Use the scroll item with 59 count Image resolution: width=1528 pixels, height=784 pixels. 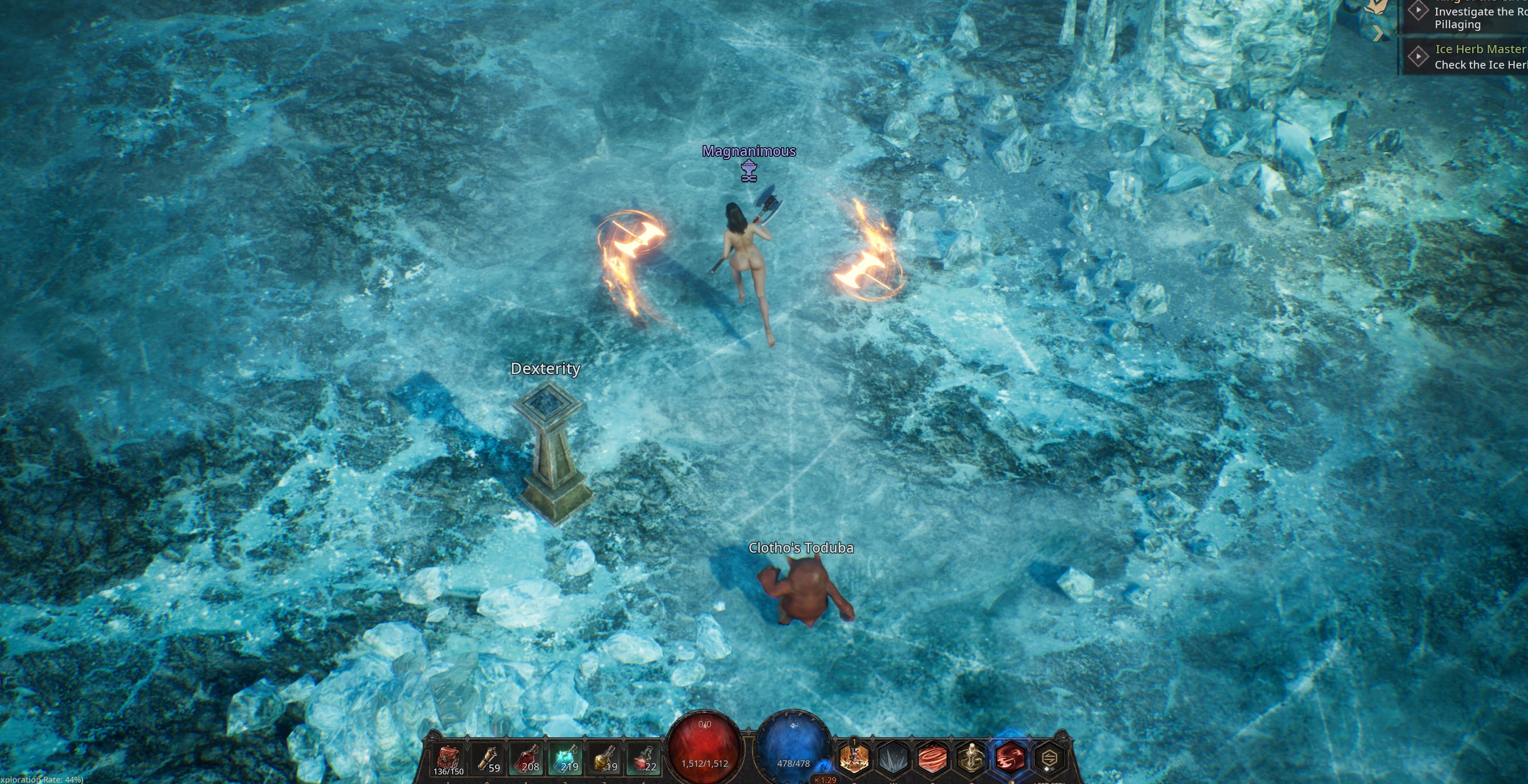(488, 759)
